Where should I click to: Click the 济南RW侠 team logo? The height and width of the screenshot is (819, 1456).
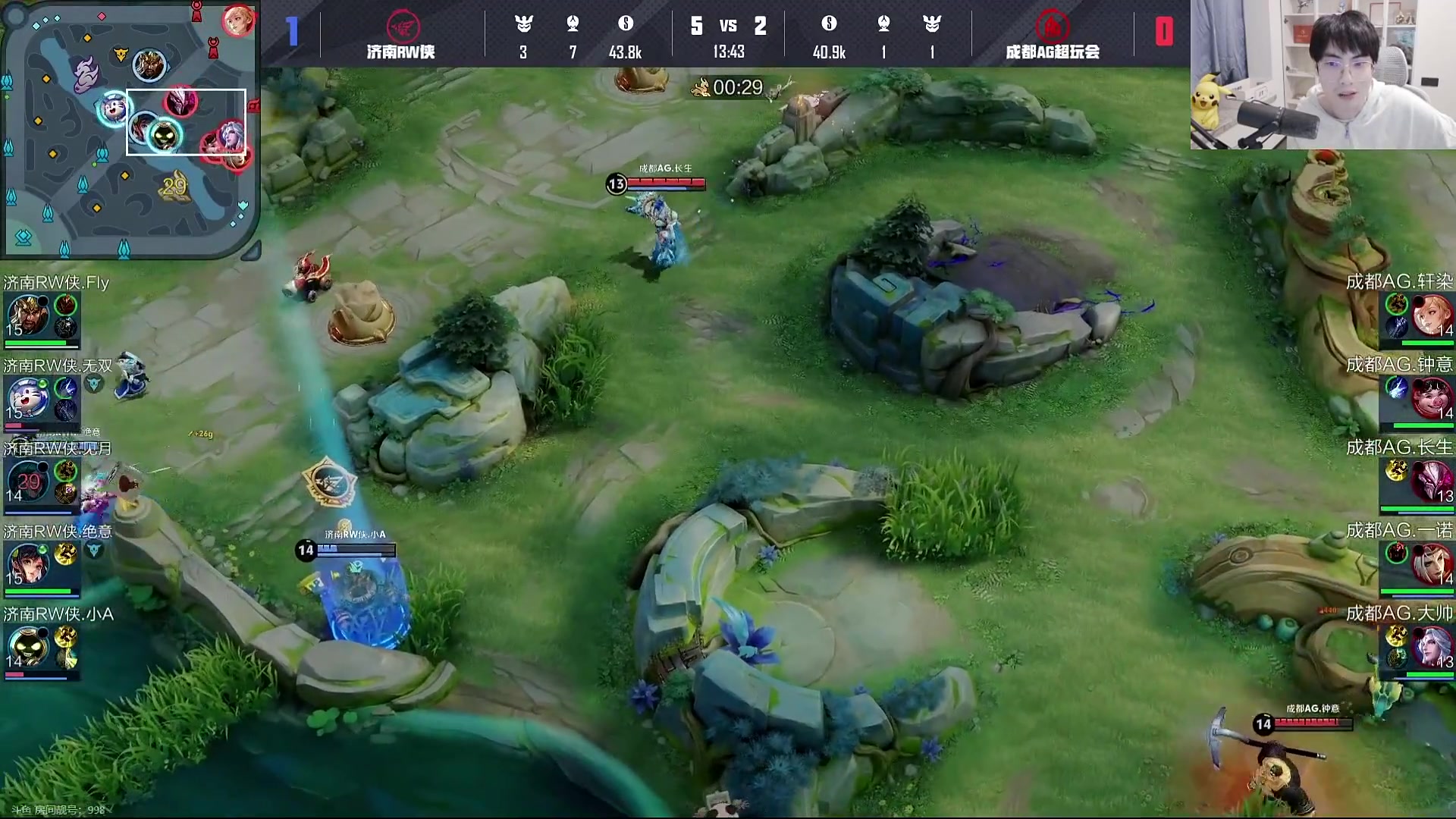click(402, 27)
